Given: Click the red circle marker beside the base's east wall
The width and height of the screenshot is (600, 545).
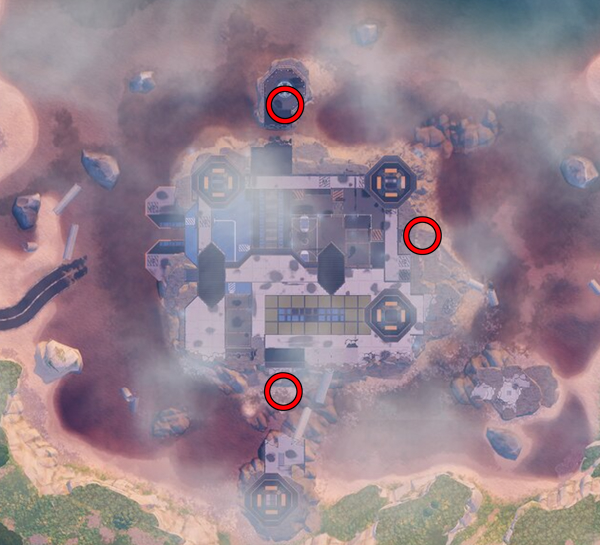Looking at the screenshot, I should 422,235.
